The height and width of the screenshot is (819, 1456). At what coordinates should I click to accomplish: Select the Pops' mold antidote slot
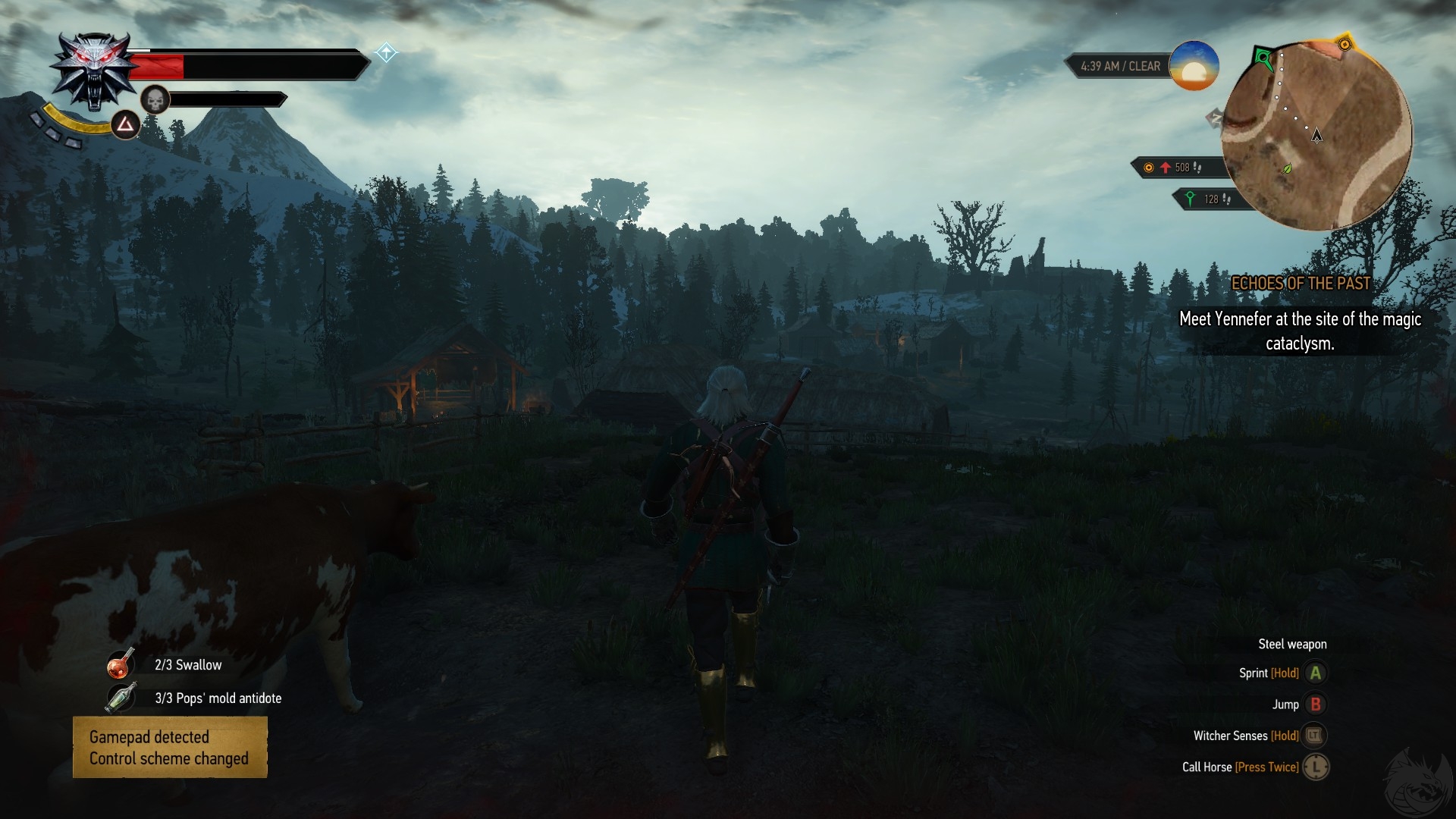pyautogui.click(x=121, y=698)
